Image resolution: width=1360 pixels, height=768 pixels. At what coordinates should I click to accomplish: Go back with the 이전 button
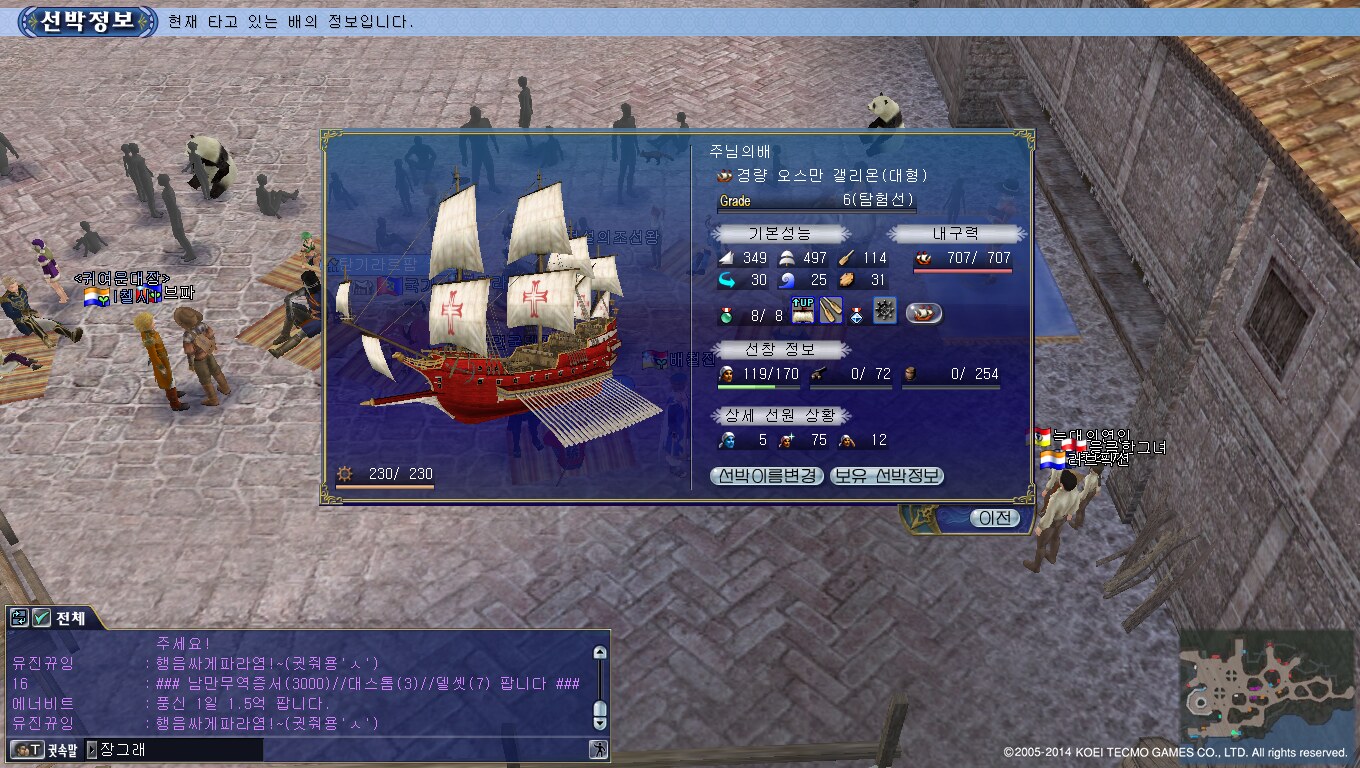tap(994, 518)
